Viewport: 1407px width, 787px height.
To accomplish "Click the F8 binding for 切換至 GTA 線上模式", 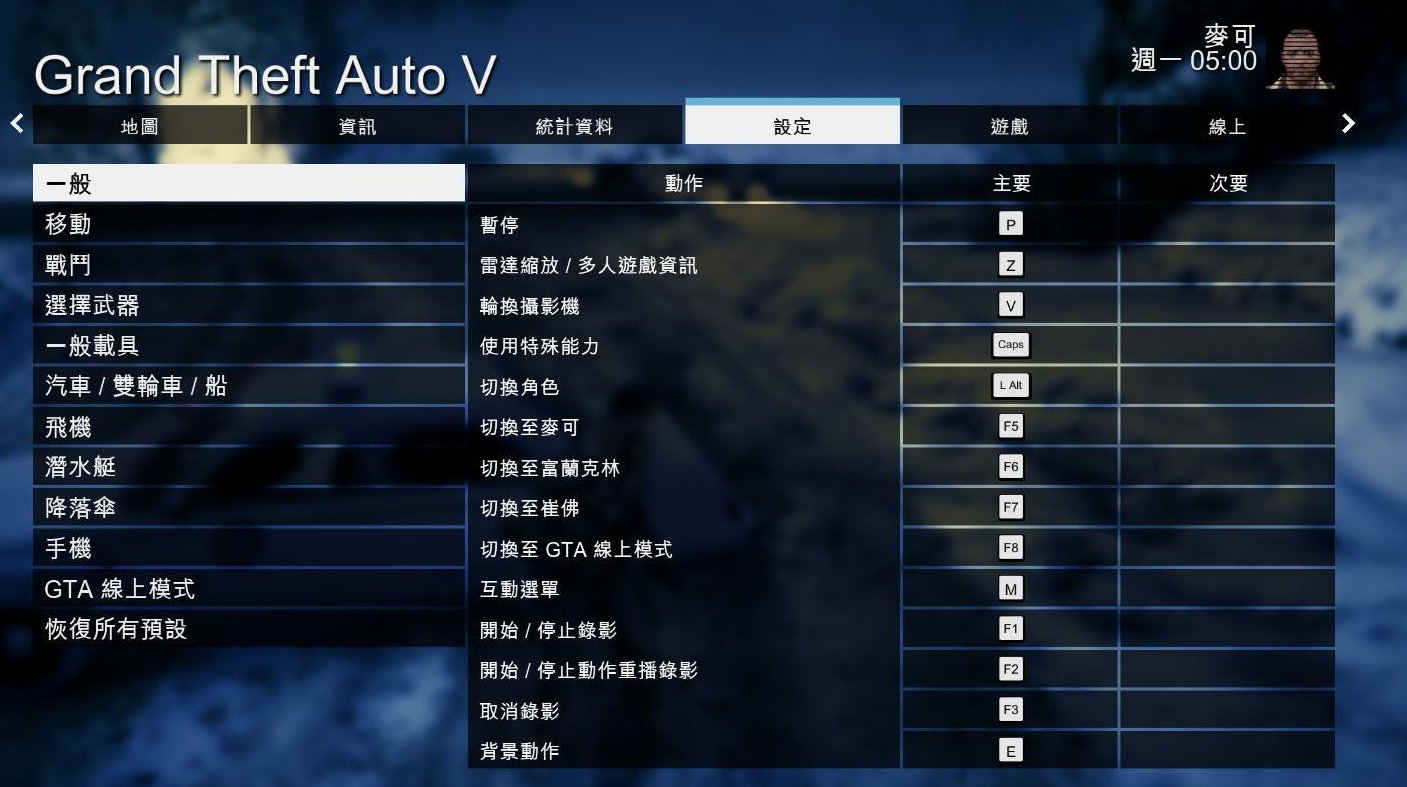I will 1010,547.
